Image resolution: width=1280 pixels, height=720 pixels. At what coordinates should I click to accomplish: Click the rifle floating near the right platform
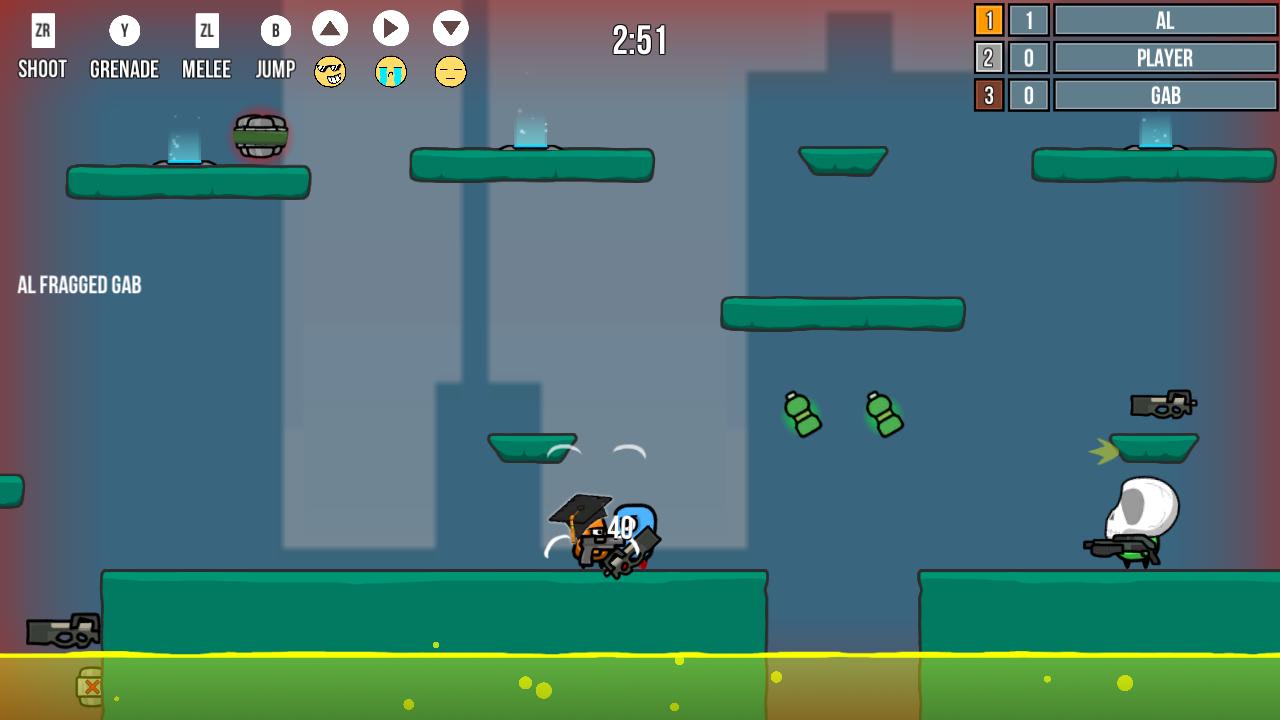[1165, 404]
